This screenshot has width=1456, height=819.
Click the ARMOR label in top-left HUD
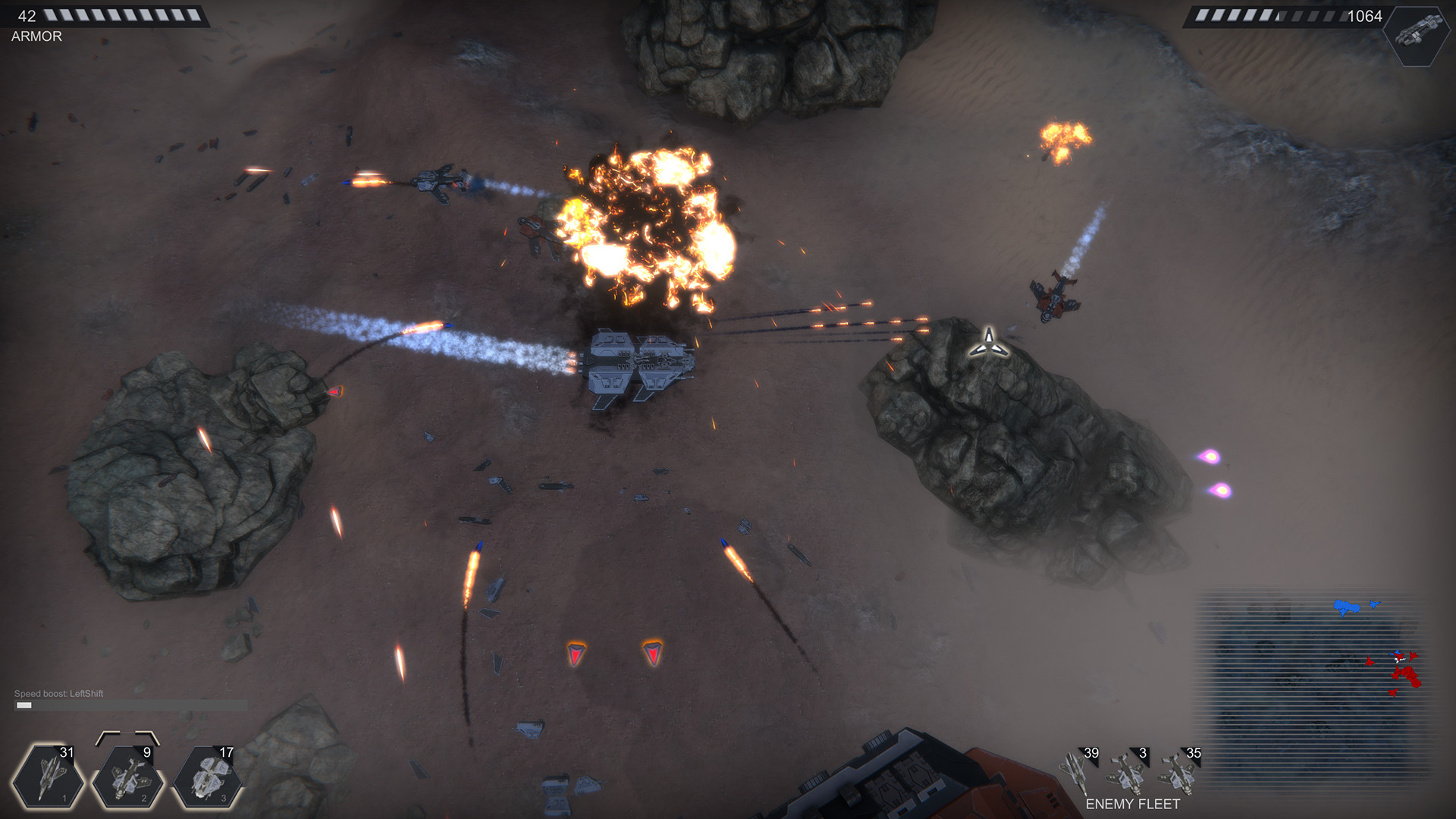coord(36,35)
